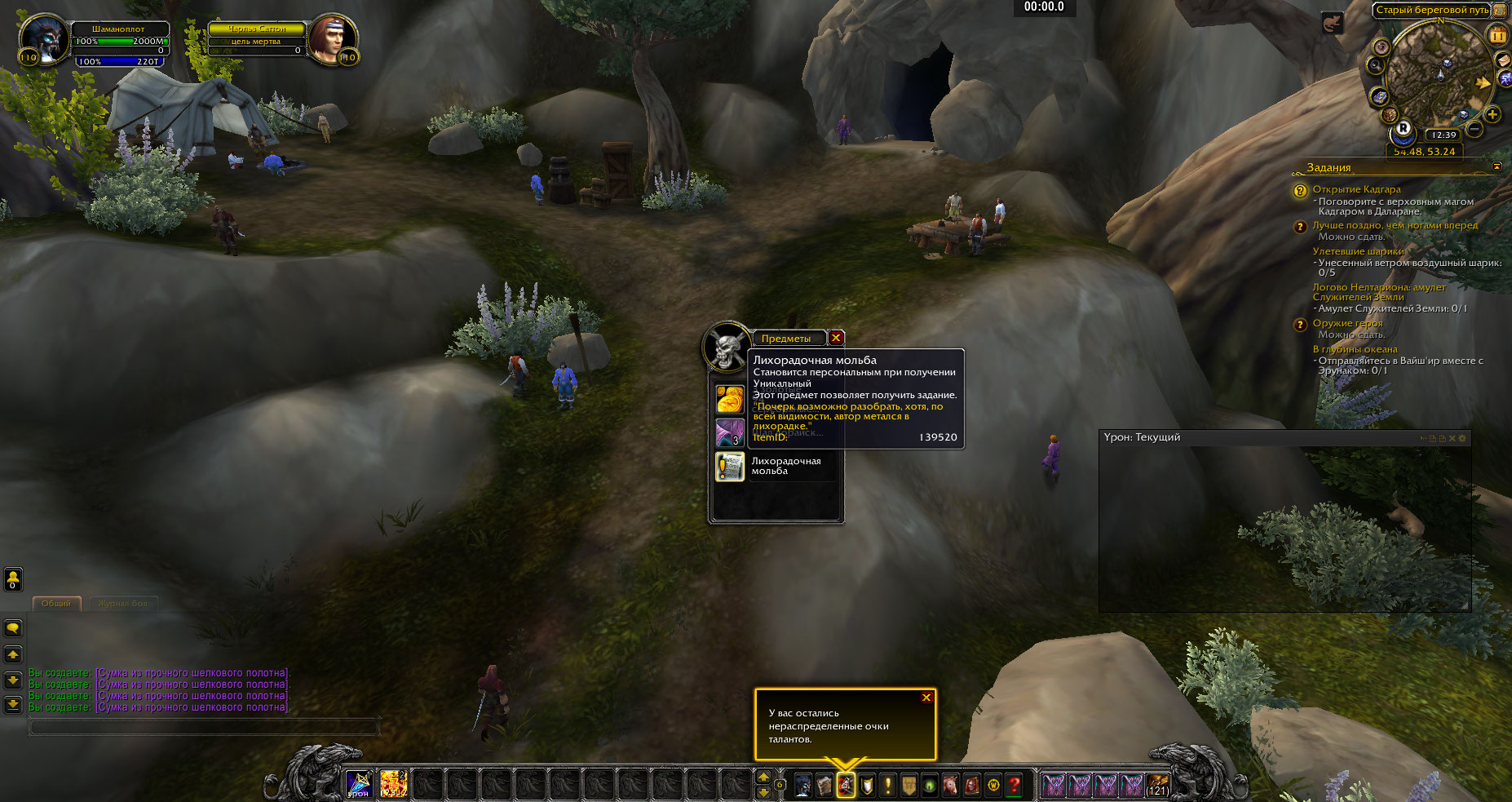1512x802 pixels.
Task: Open the talents micro menu button
Action: (x=846, y=785)
